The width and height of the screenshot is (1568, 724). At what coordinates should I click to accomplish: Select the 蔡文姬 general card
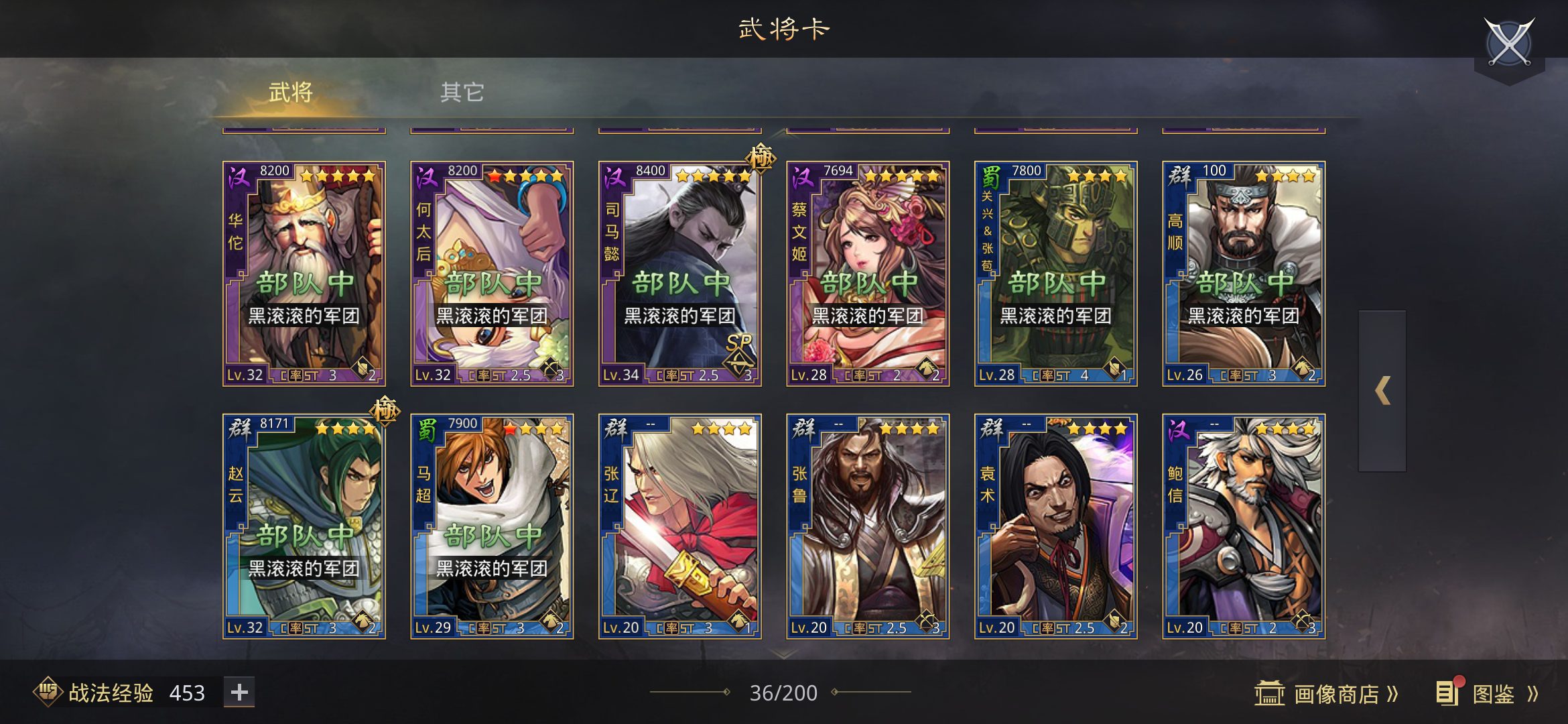click(868, 274)
